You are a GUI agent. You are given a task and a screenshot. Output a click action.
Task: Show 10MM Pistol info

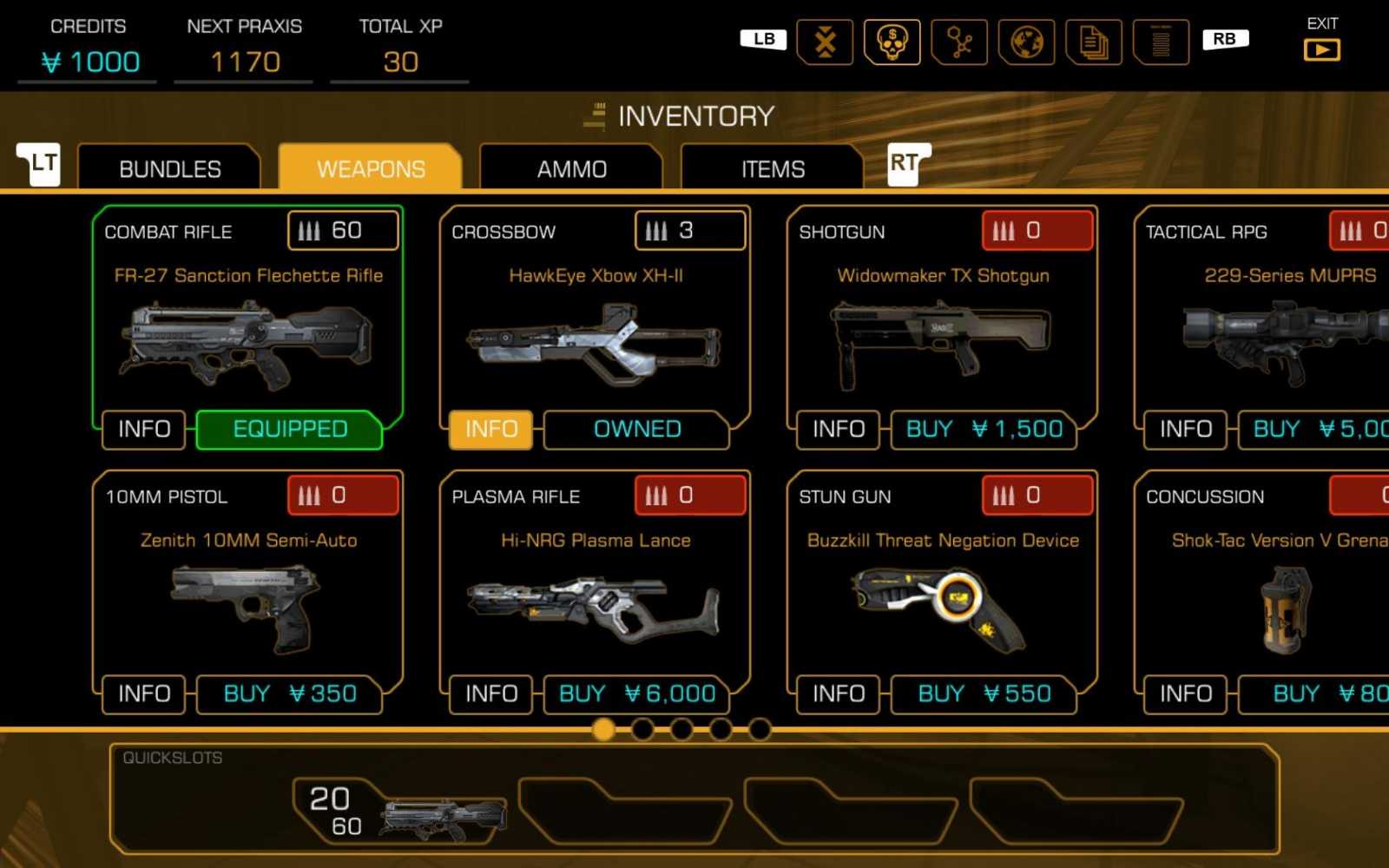pos(144,694)
